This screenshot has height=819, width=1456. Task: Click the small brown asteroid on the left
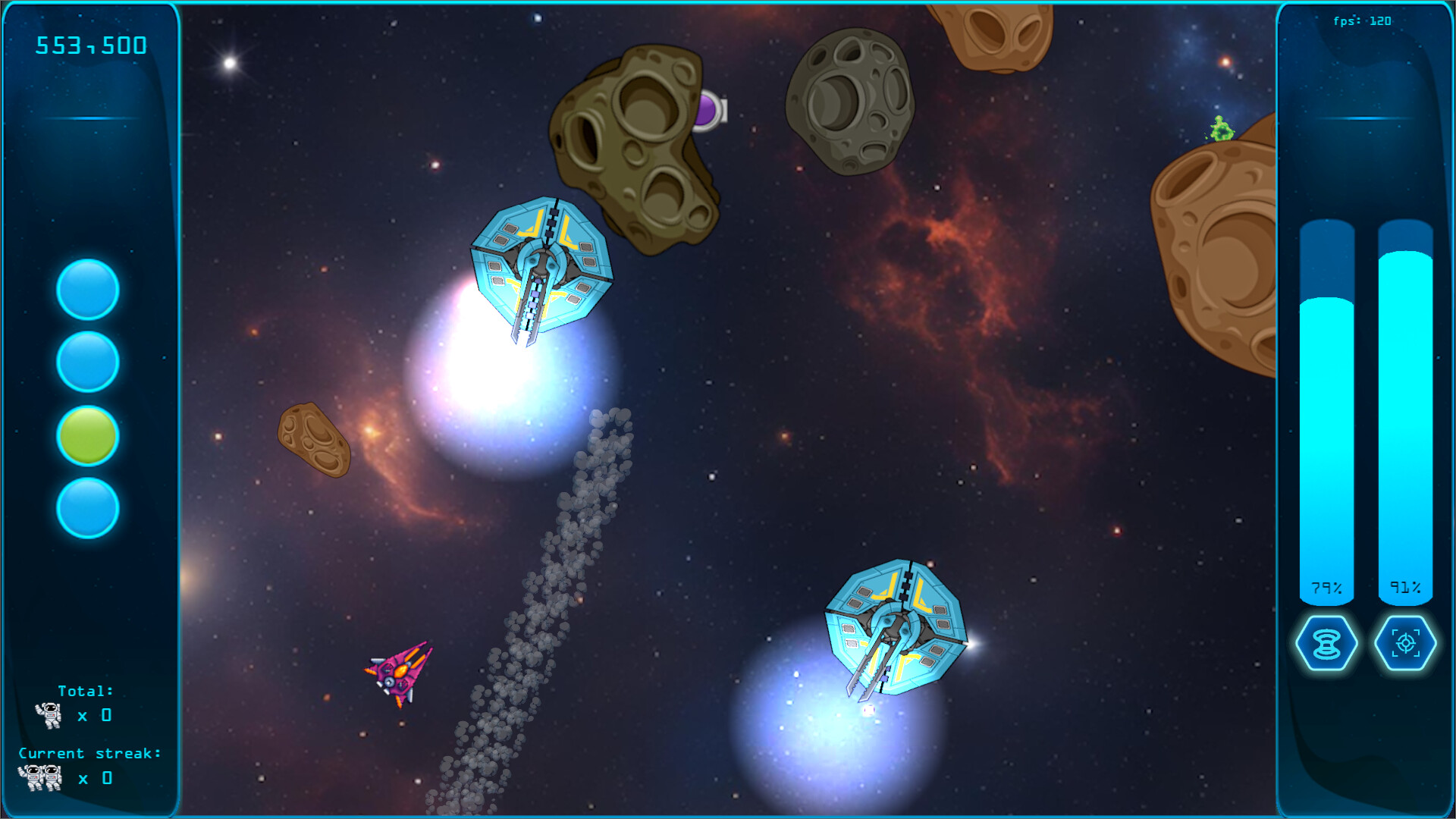[x=312, y=440]
